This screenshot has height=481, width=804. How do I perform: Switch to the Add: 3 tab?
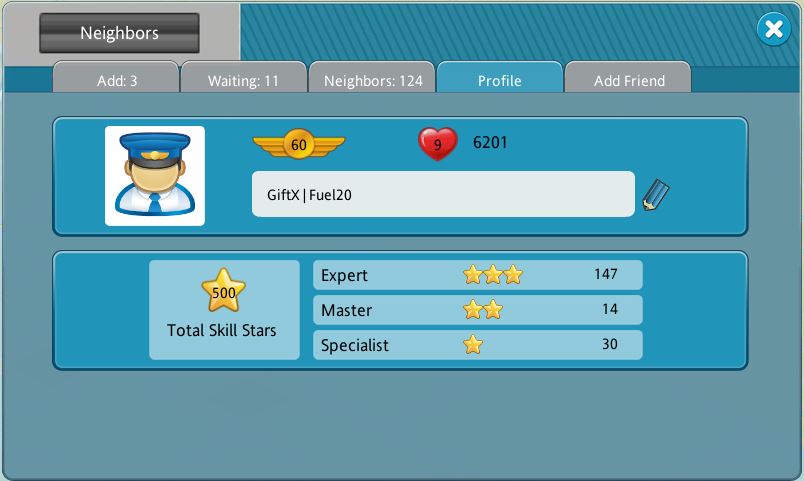[x=117, y=81]
